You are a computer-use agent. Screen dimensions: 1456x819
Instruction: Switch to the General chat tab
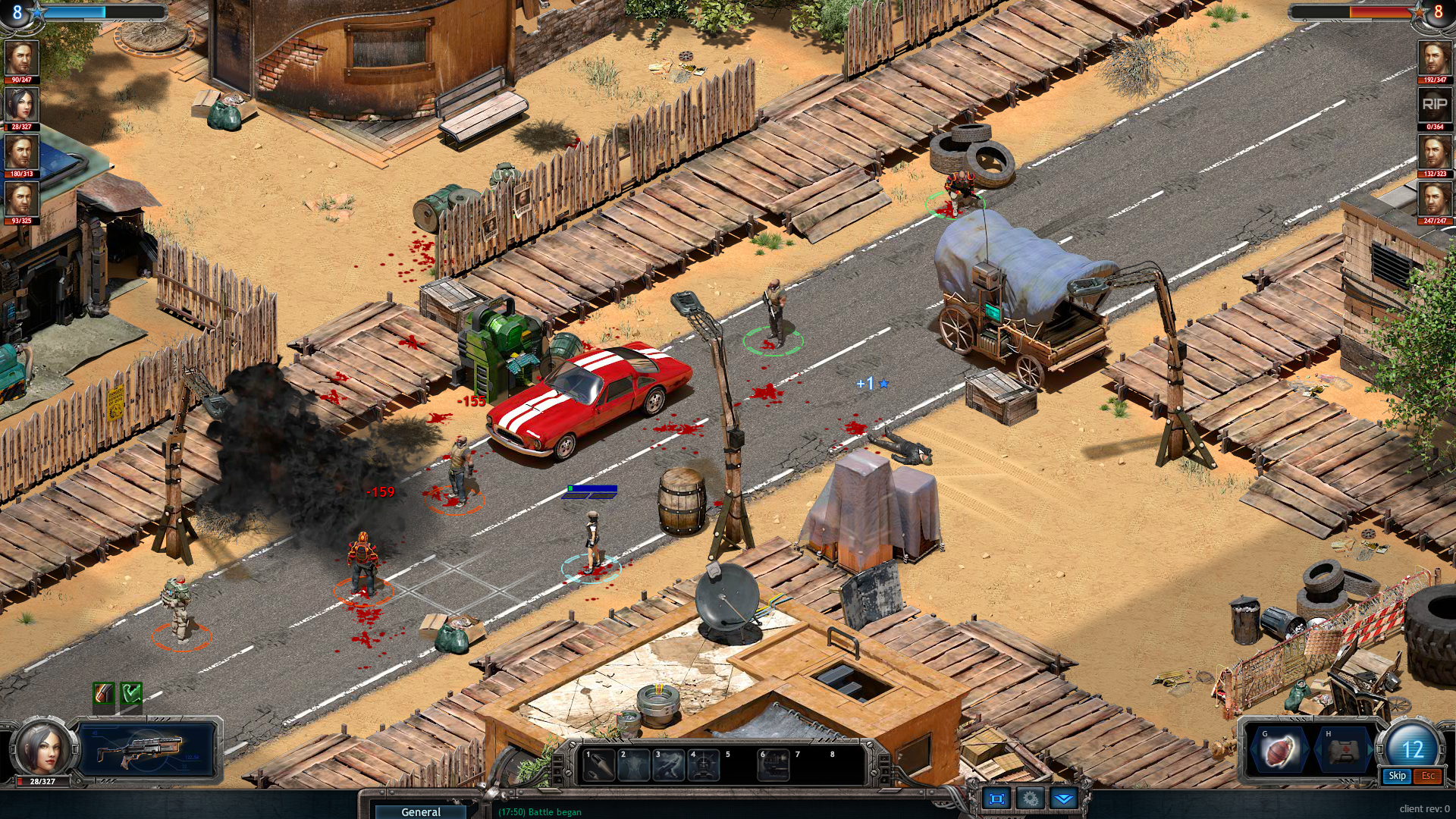coord(419,811)
